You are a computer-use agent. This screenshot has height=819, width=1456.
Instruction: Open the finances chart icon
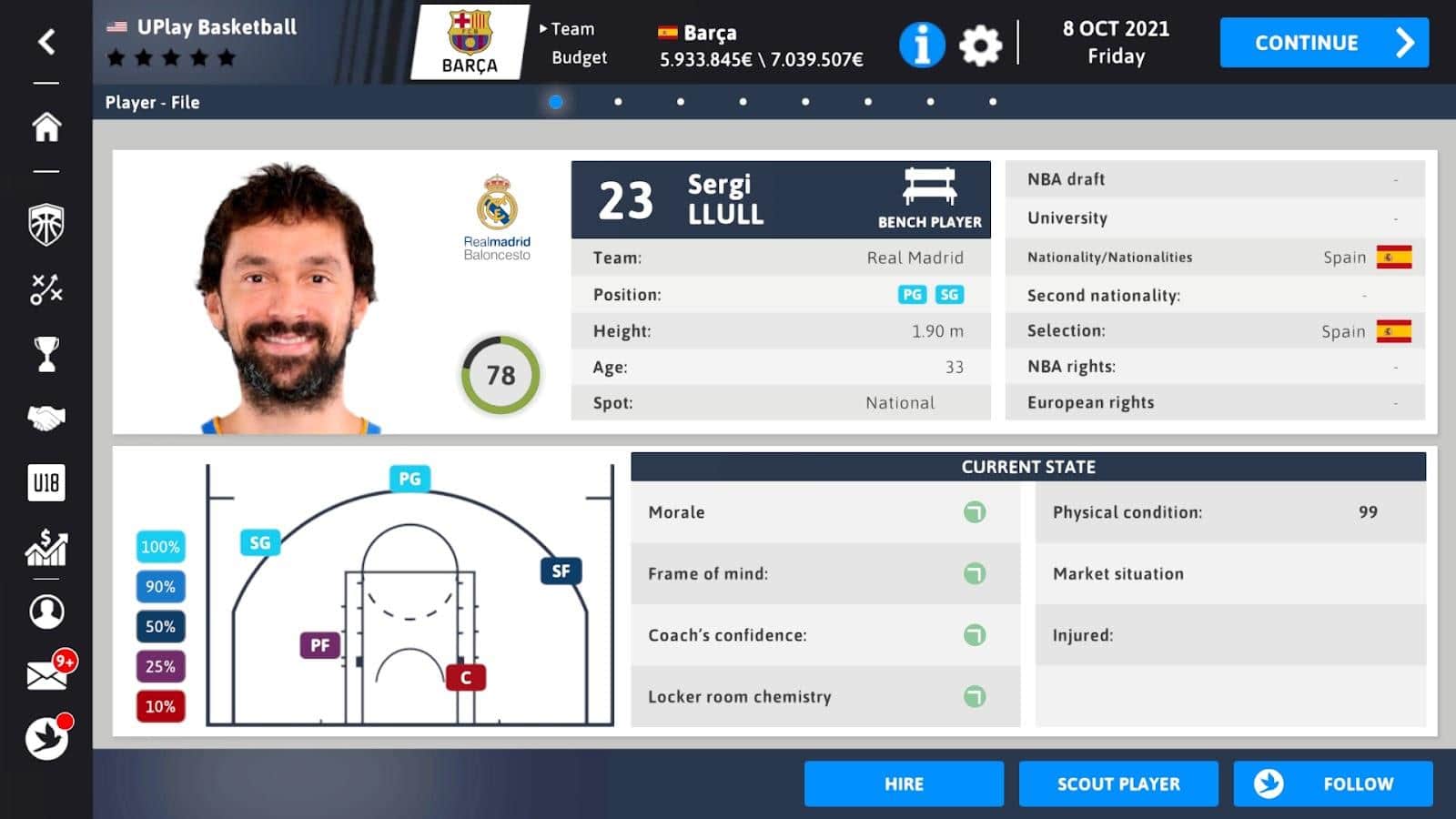click(x=46, y=547)
